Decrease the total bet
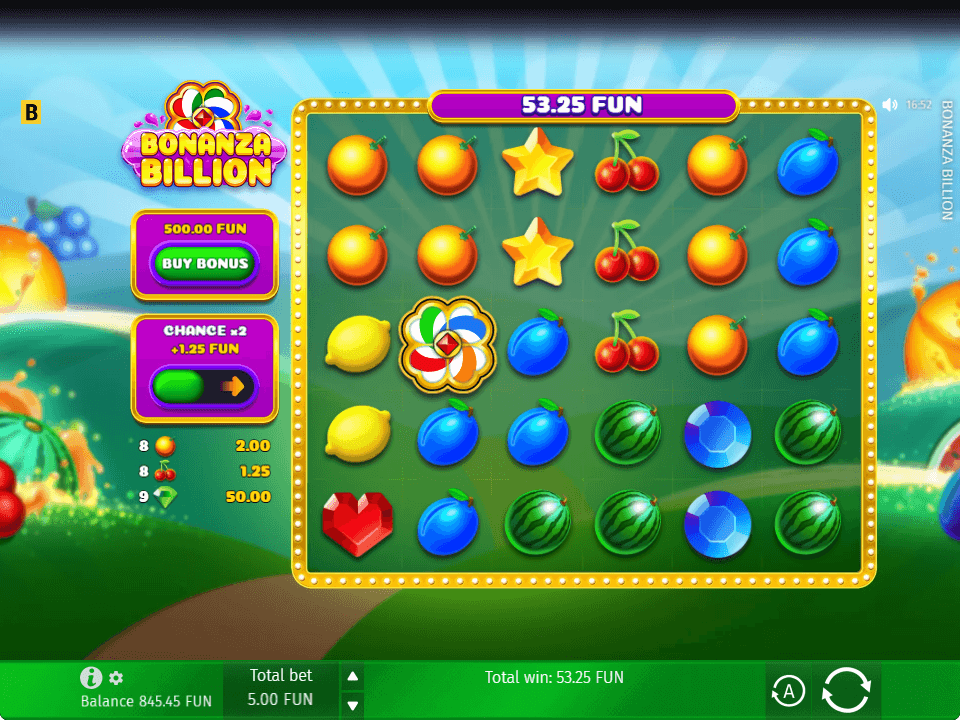The image size is (960, 720). click(x=352, y=705)
